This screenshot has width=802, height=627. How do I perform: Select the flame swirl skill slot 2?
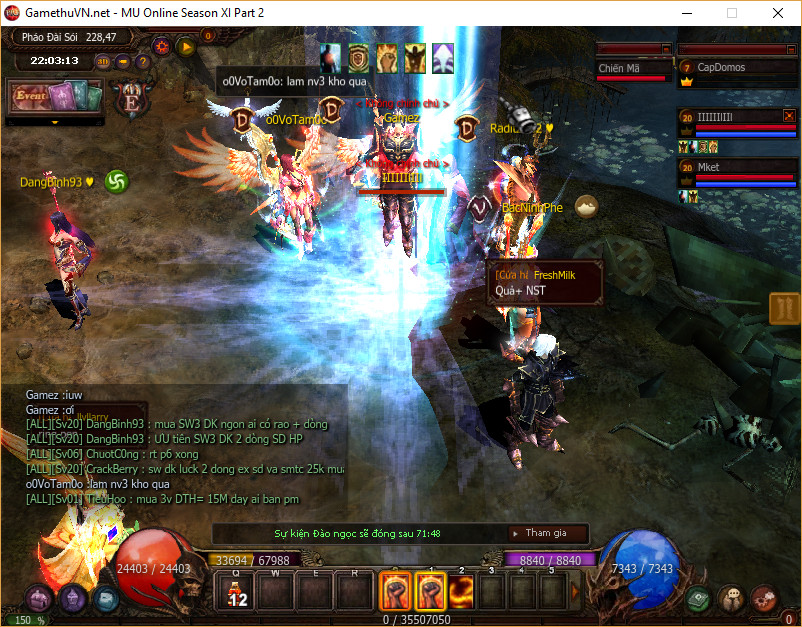pyautogui.click(x=461, y=591)
